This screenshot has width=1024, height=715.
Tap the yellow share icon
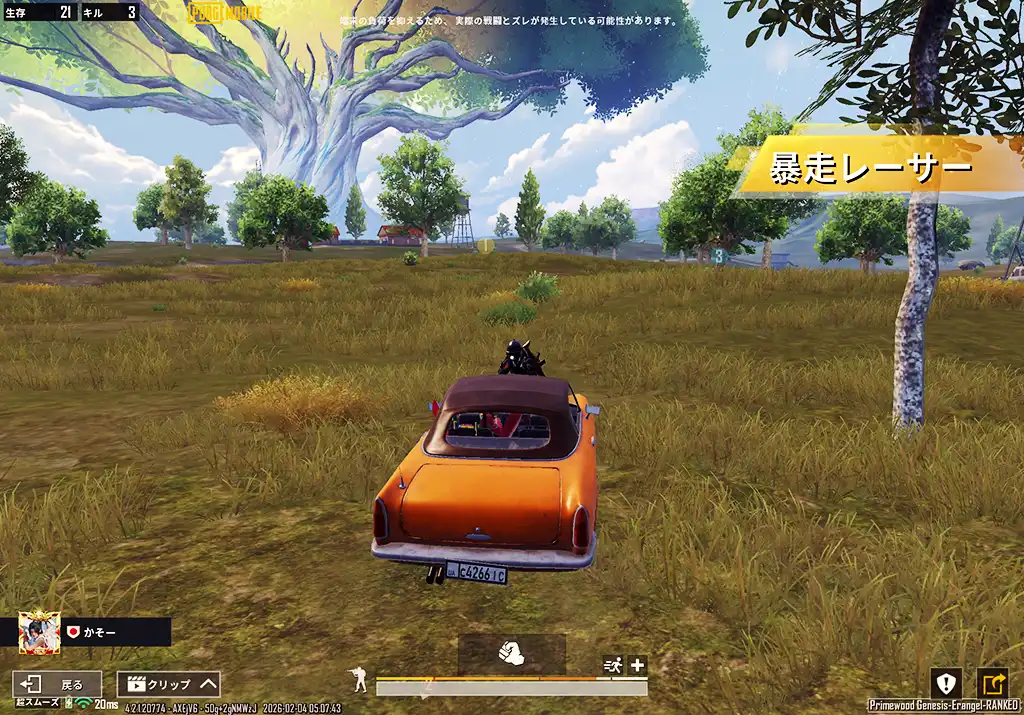click(992, 683)
